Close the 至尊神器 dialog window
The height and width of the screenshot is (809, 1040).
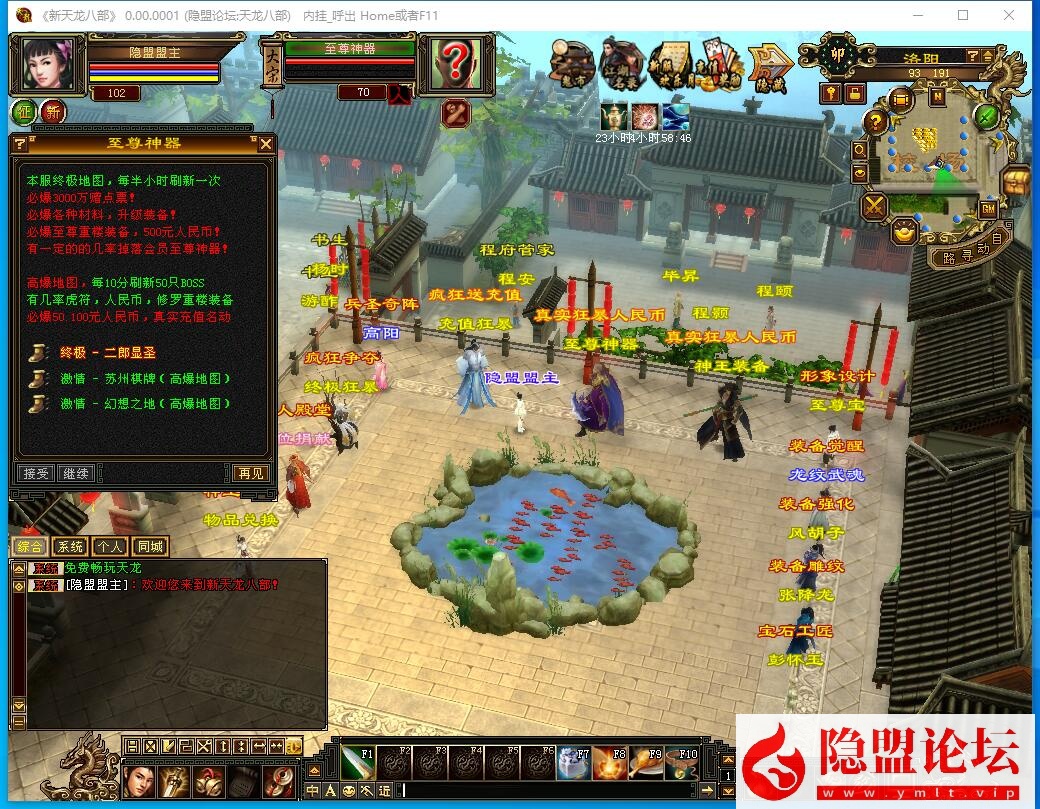click(266, 144)
